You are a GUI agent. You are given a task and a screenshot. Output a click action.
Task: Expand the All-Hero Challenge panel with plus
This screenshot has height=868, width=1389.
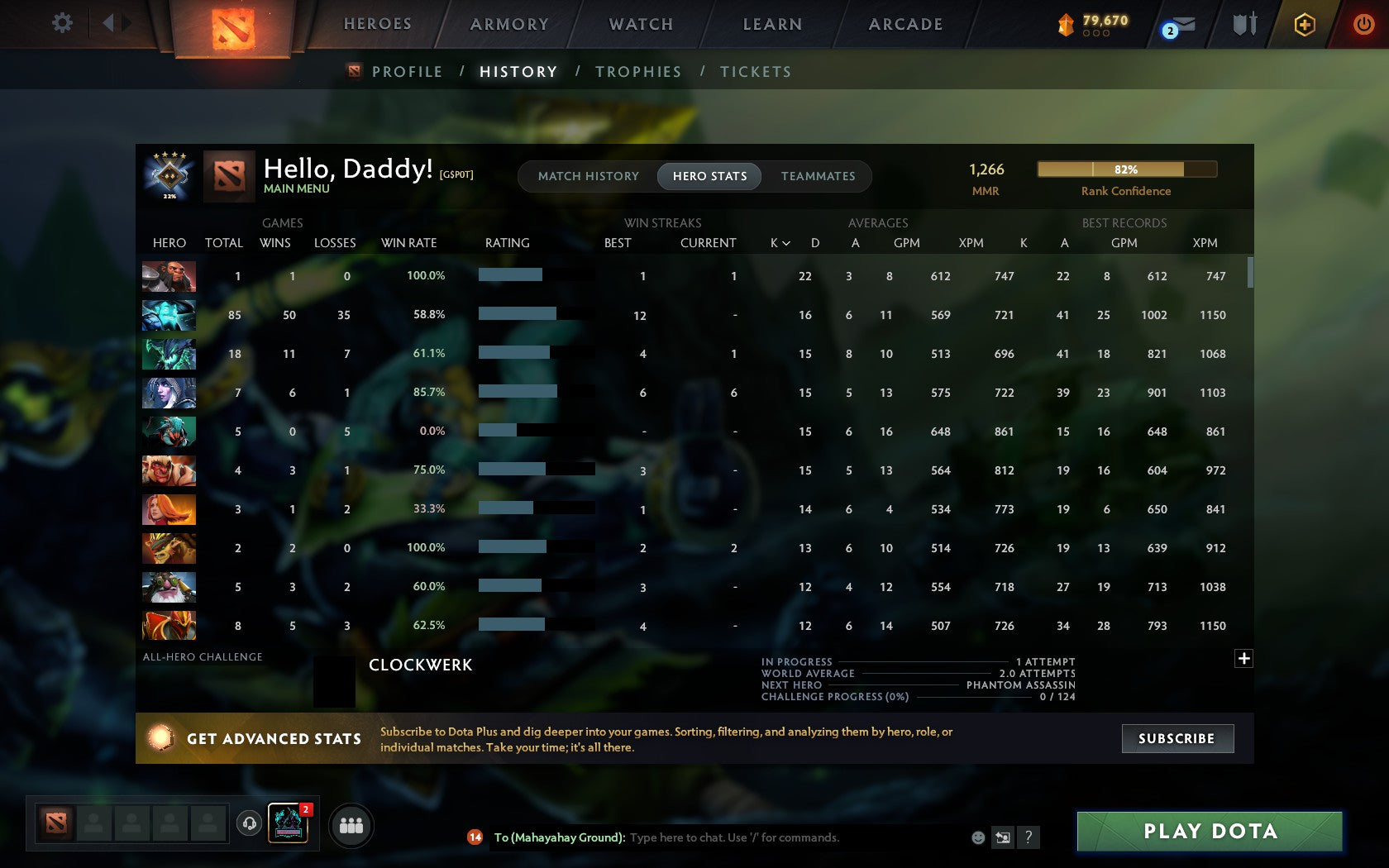[1243, 658]
